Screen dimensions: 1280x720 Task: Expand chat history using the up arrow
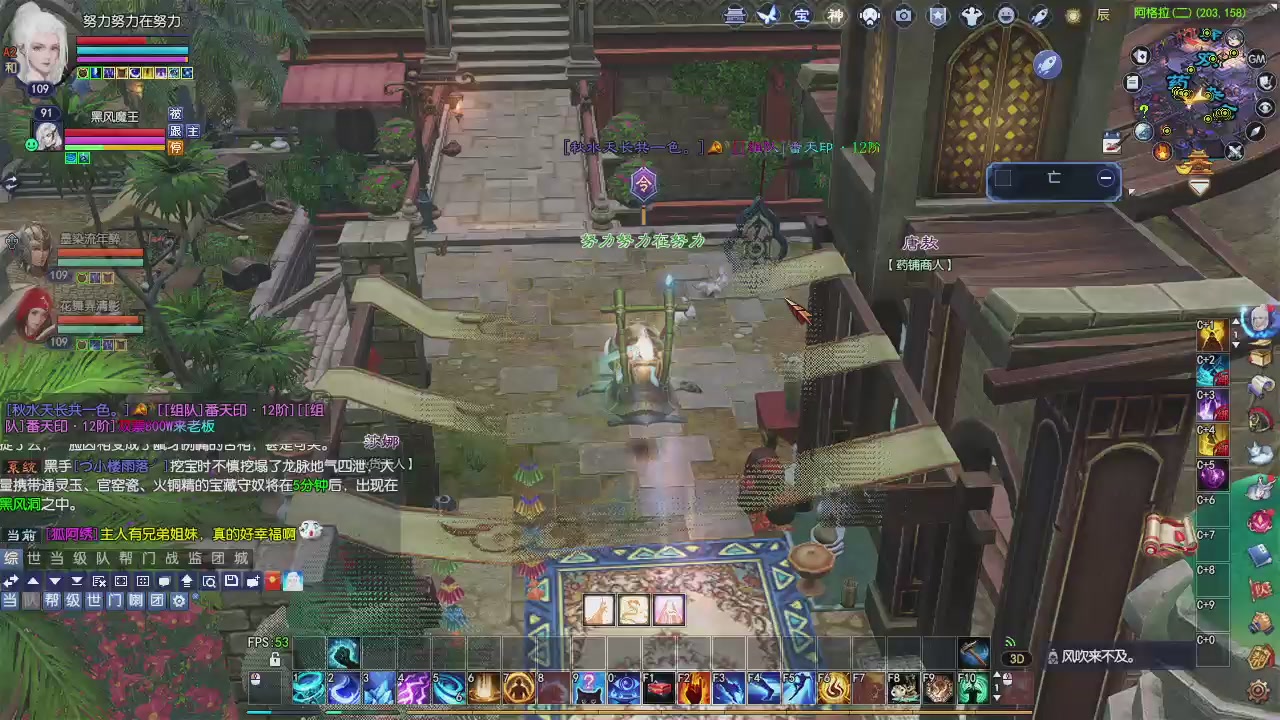pos(34,581)
